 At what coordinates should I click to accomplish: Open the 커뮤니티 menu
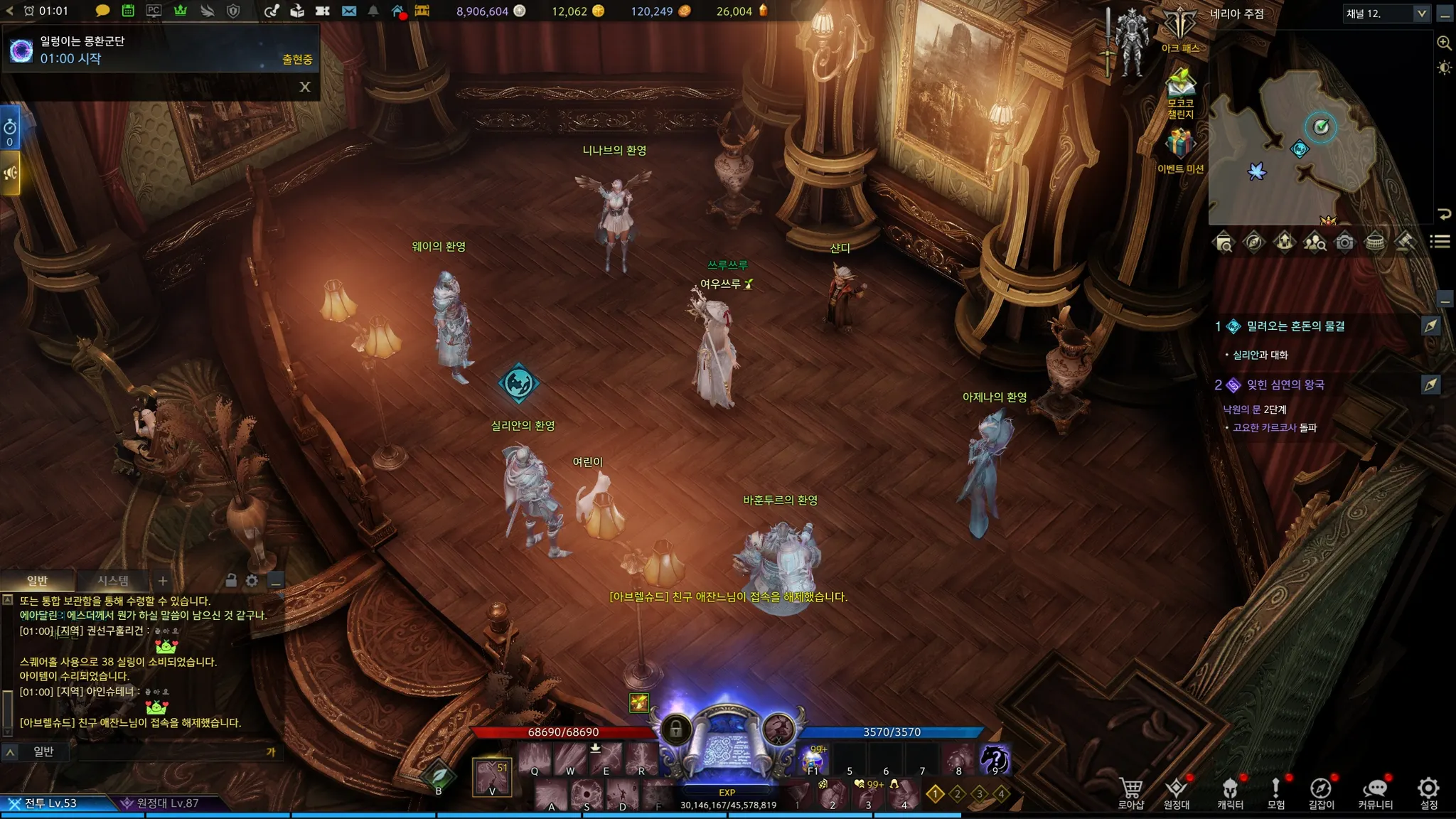[1375, 793]
